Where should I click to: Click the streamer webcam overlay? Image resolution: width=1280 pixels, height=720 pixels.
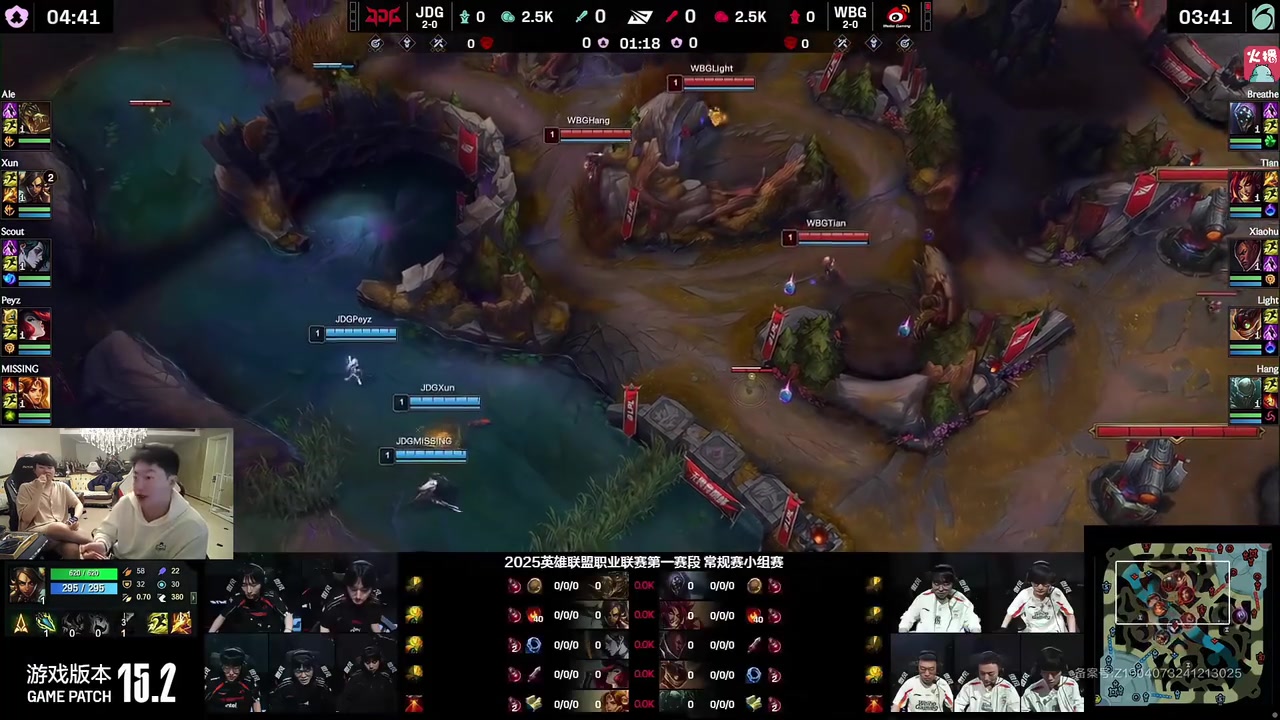pos(117,493)
